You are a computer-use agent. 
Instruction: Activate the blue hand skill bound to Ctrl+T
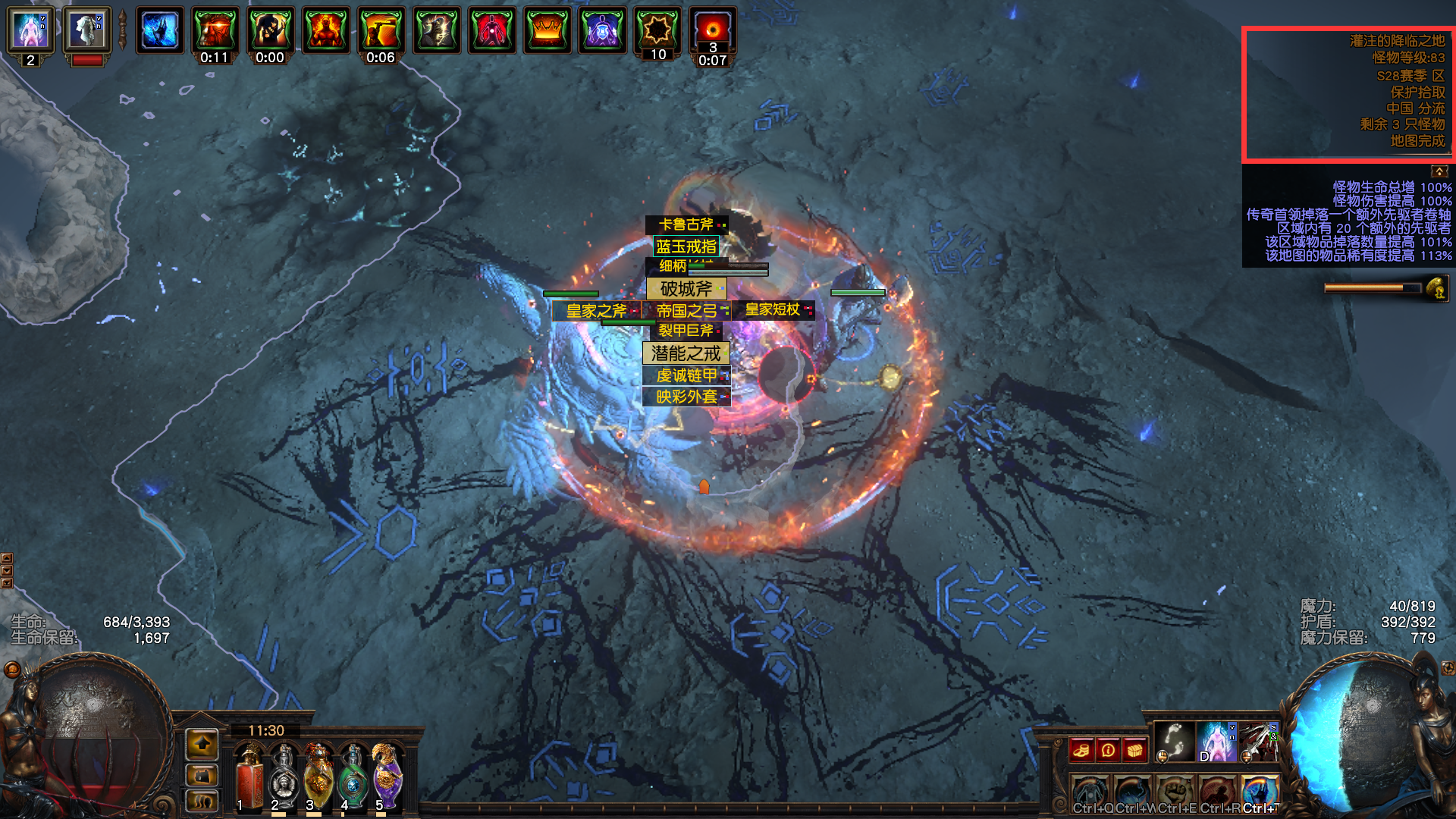(1260, 792)
